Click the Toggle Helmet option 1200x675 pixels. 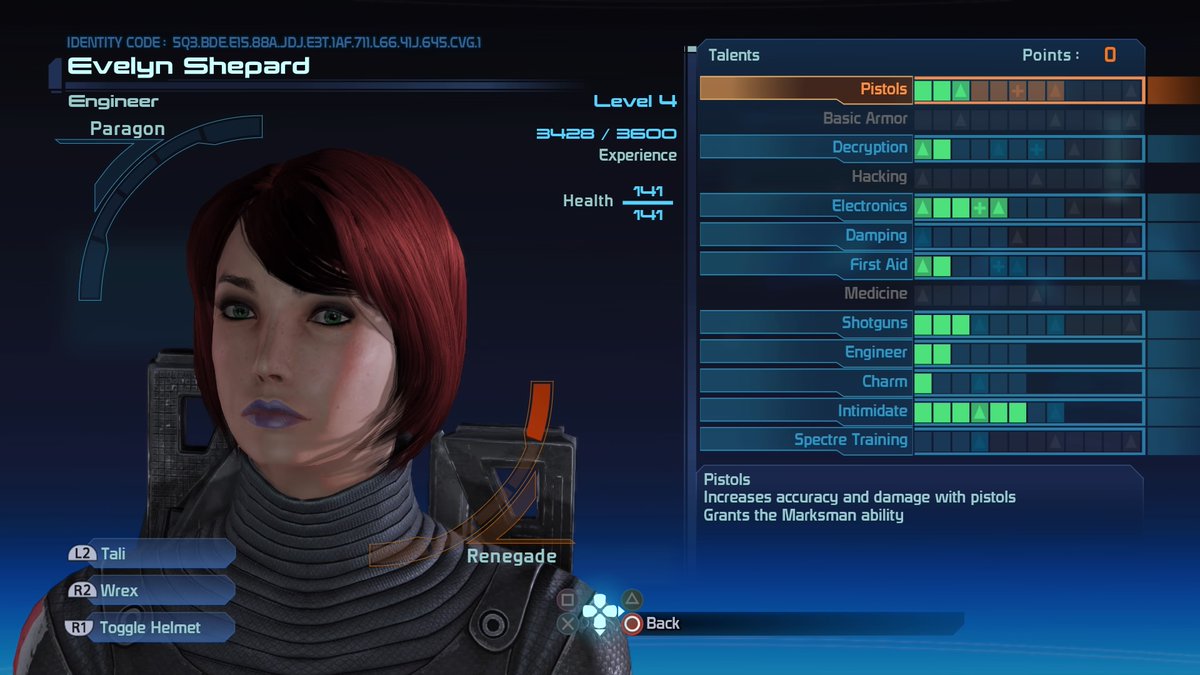(x=150, y=628)
